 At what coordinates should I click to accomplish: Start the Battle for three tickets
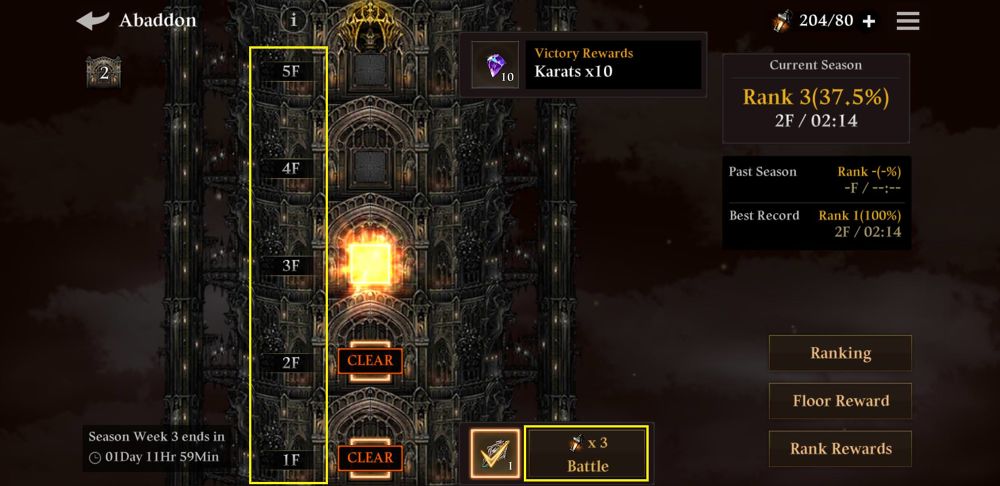coord(587,454)
